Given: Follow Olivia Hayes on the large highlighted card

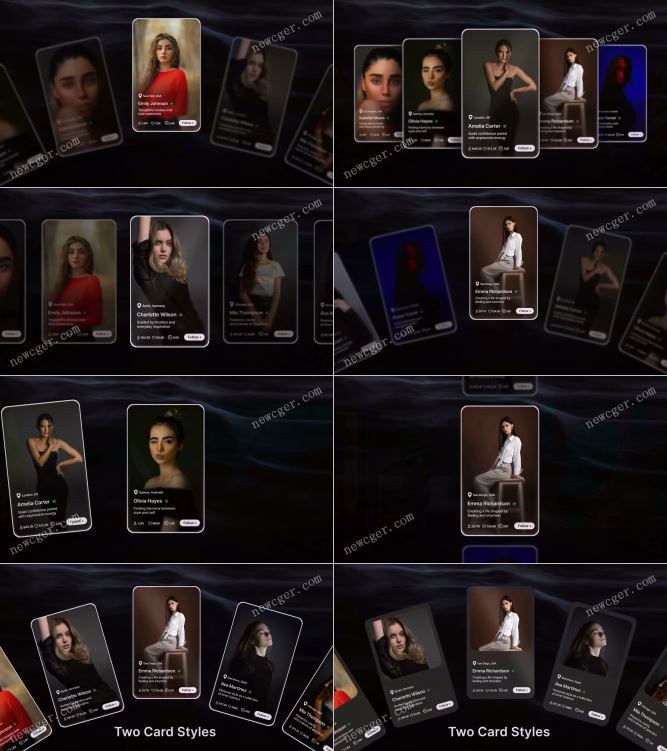Looking at the screenshot, I should tap(190, 522).
